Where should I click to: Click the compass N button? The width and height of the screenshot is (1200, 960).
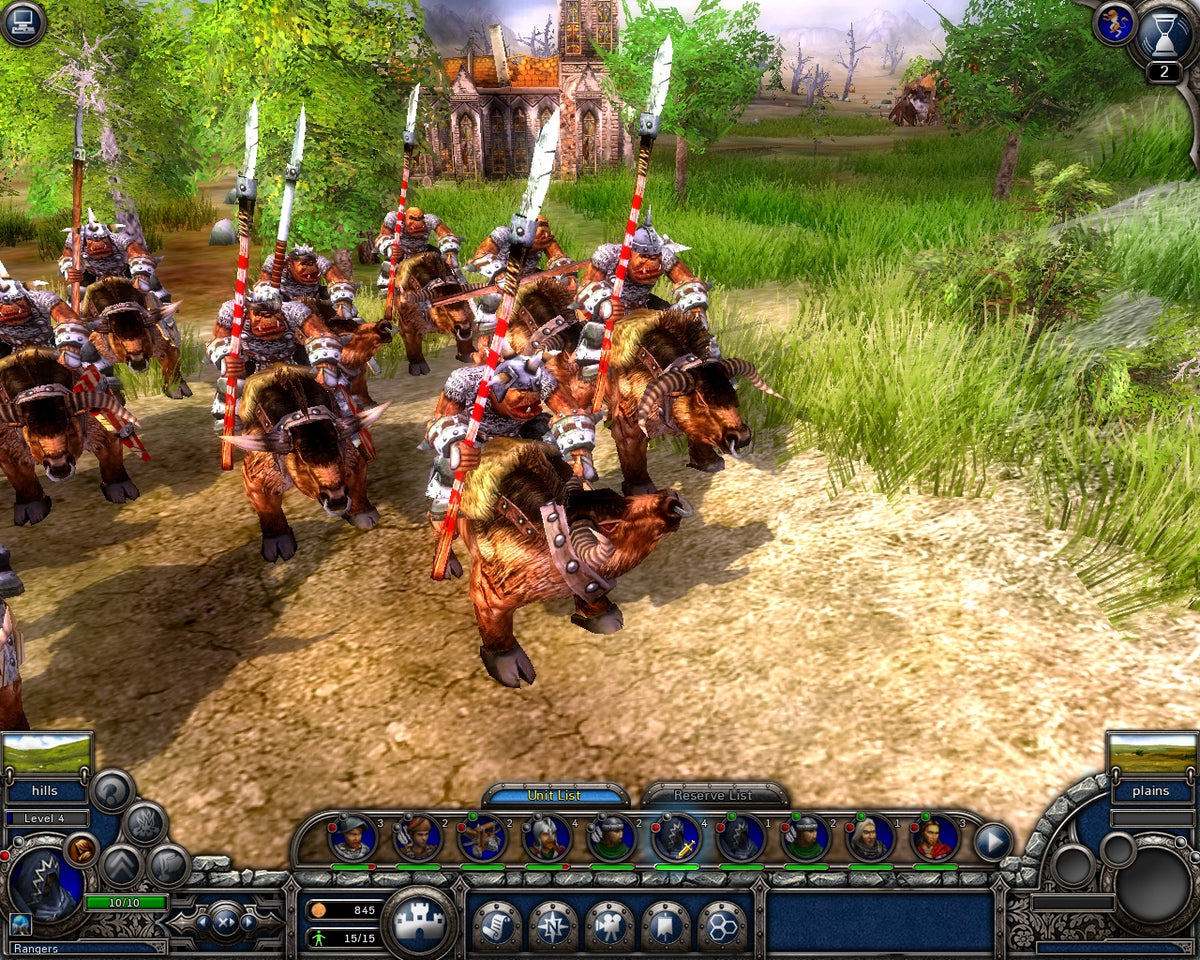point(553,924)
